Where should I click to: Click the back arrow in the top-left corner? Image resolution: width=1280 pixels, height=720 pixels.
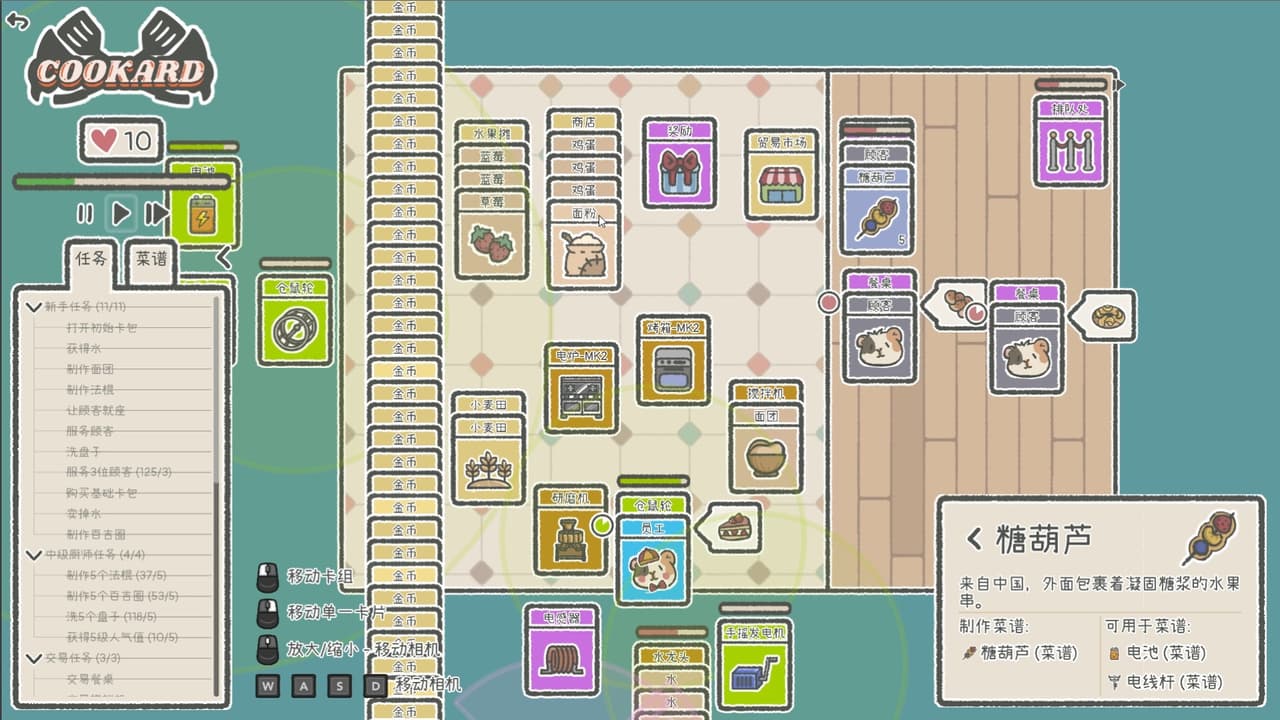(x=17, y=21)
